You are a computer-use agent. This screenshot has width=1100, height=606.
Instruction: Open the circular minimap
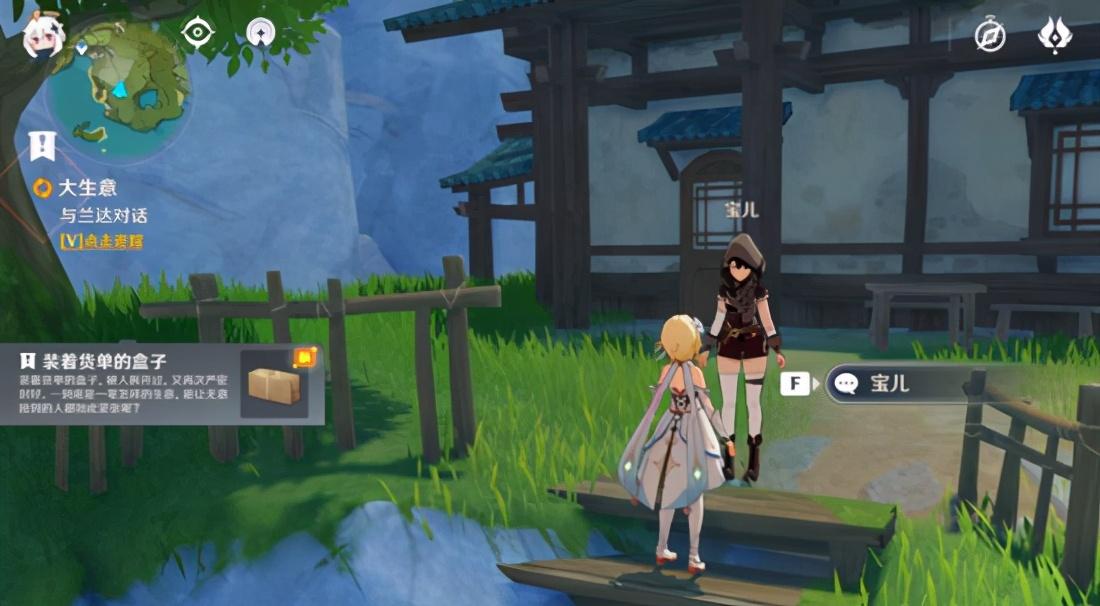[x=119, y=88]
